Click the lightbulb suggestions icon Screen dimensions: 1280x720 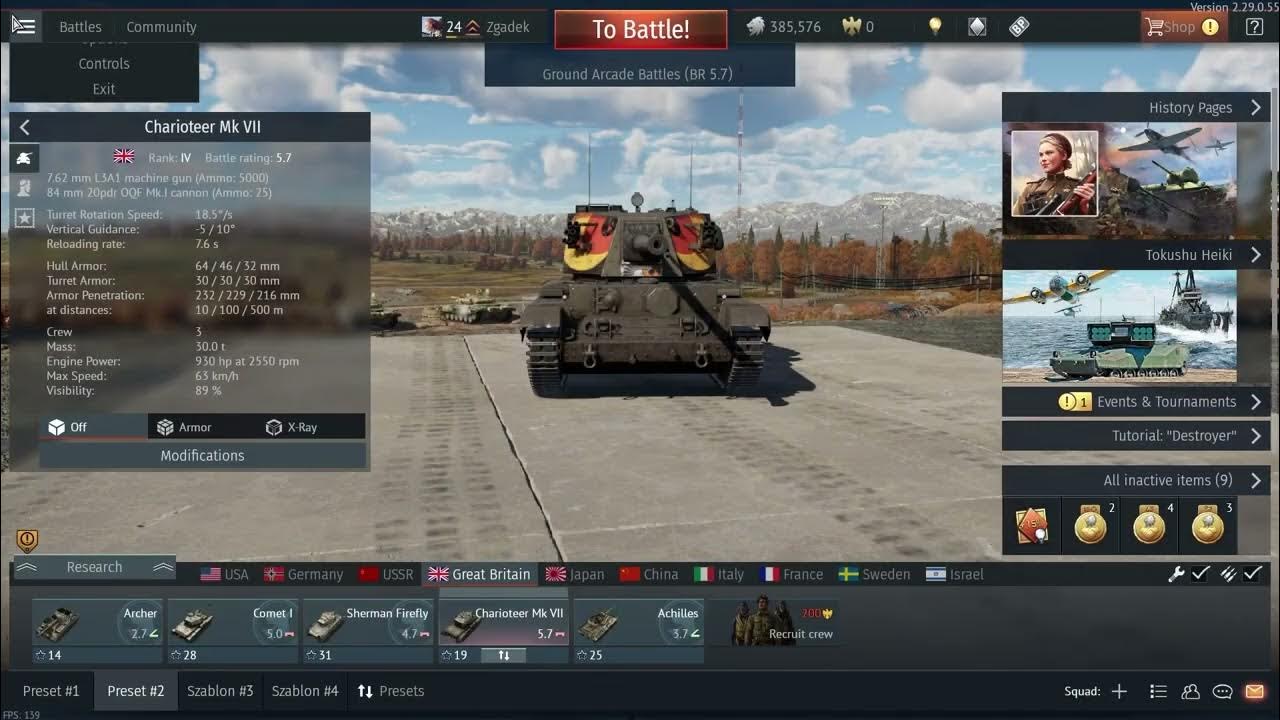pos(935,26)
